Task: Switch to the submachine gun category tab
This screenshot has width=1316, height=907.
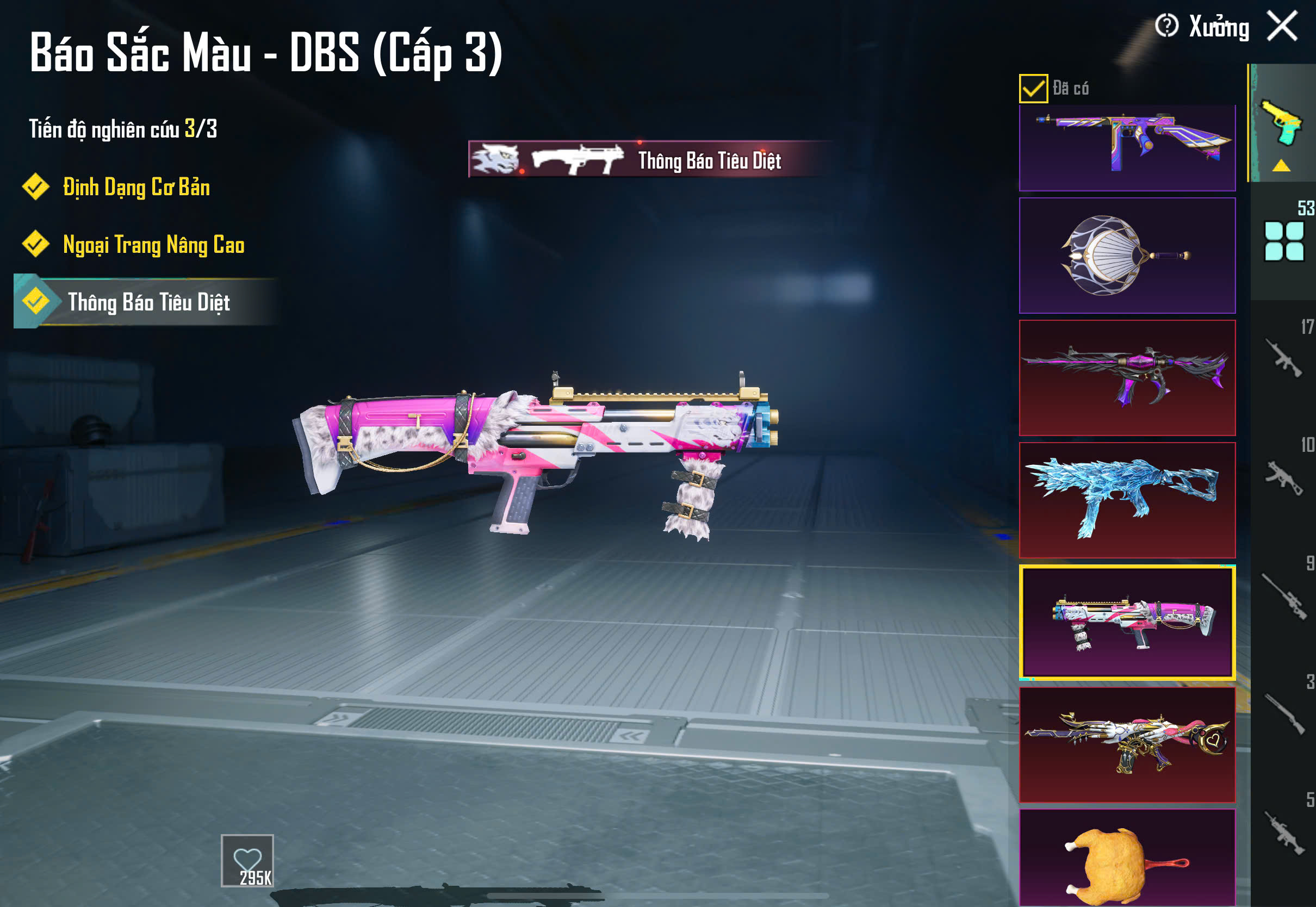Action: point(1283,477)
